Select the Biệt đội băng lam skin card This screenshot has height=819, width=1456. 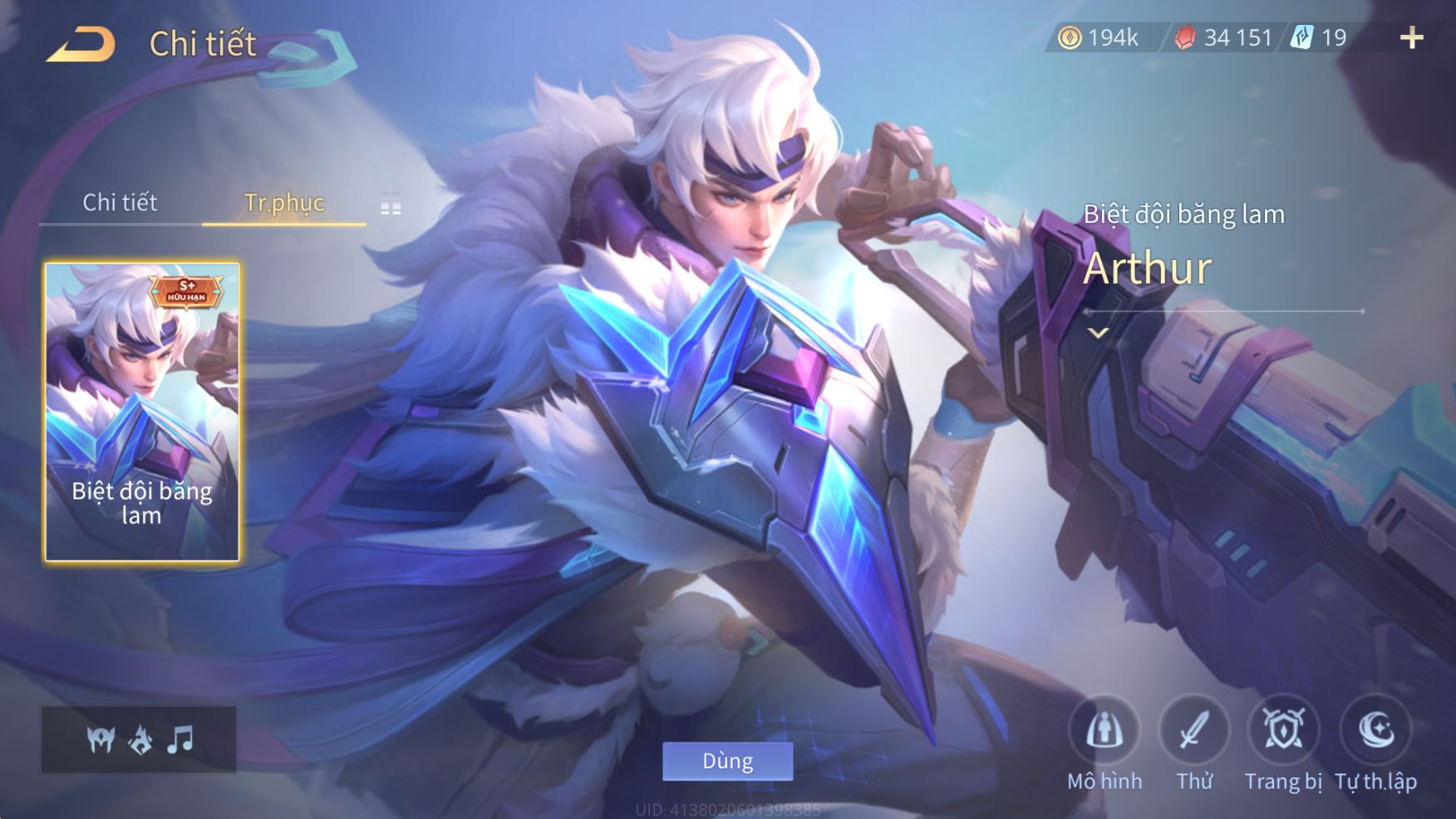(x=141, y=412)
